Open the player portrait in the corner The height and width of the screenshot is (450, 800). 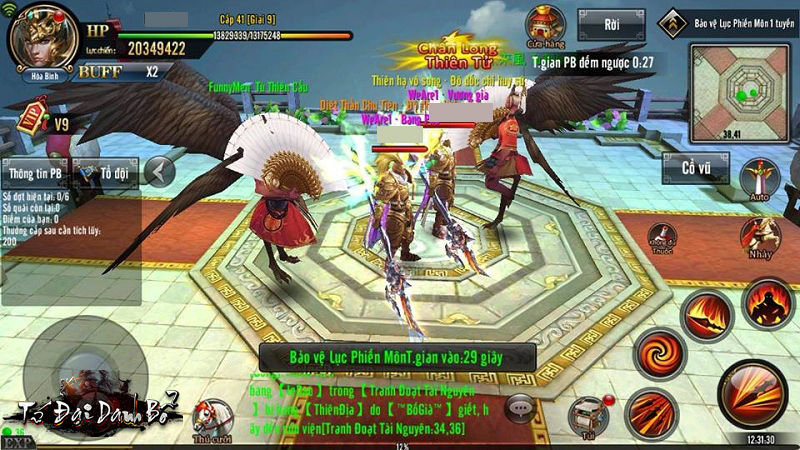point(43,37)
